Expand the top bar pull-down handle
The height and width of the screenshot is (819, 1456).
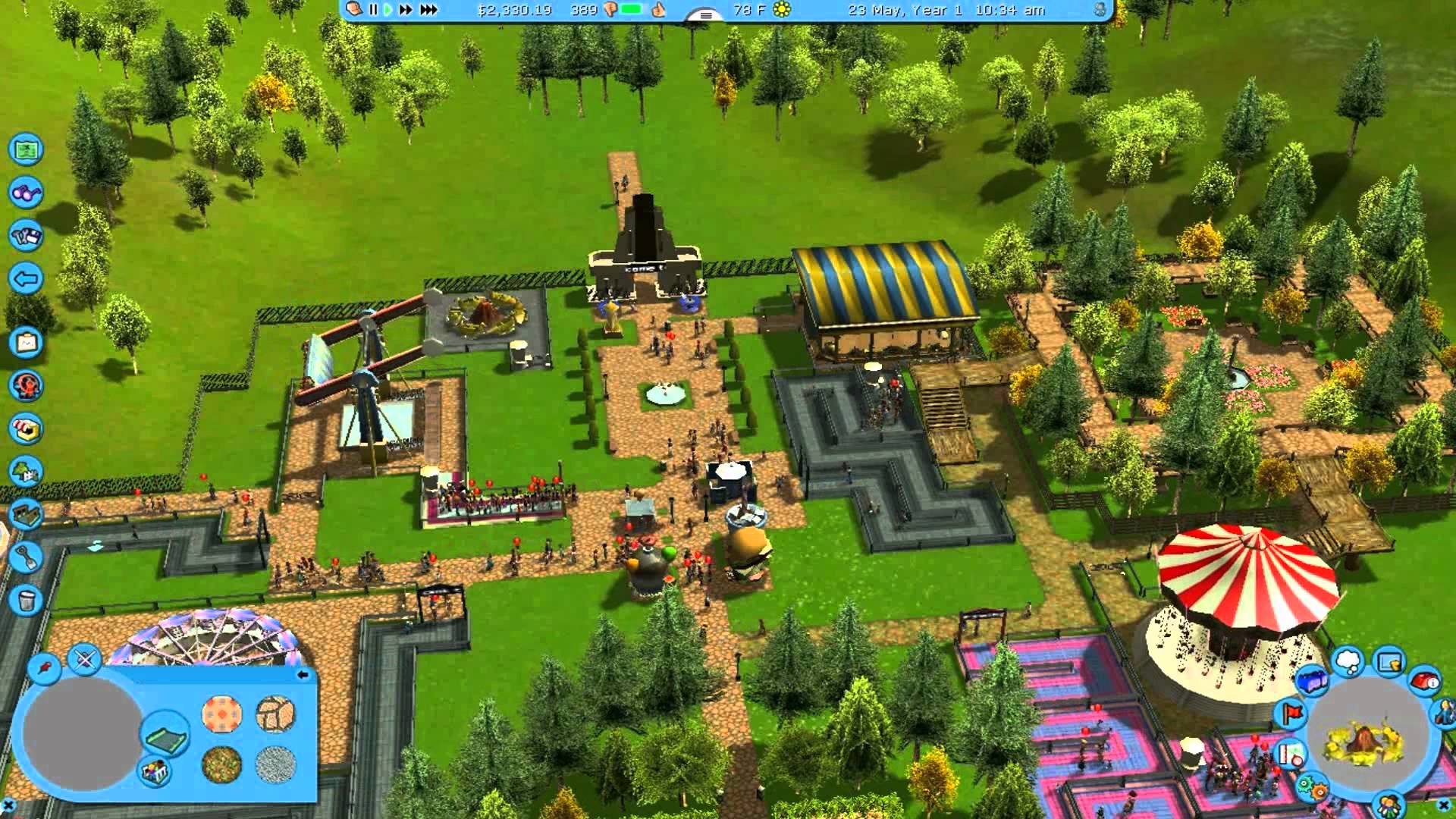click(705, 15)
